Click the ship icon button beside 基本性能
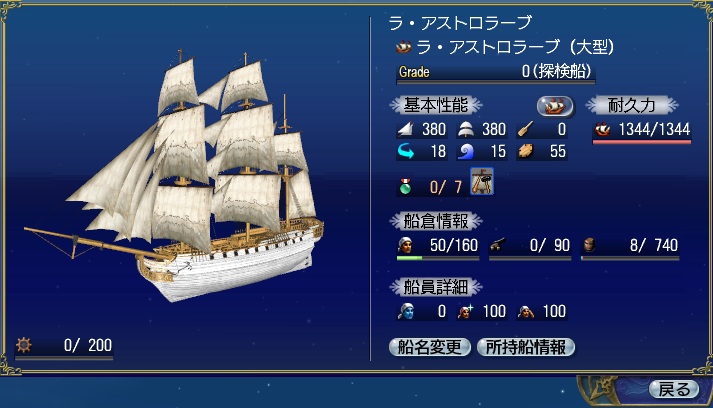This screenshot has height=408, width=713. pyautogui.click(x=555, y=105)
